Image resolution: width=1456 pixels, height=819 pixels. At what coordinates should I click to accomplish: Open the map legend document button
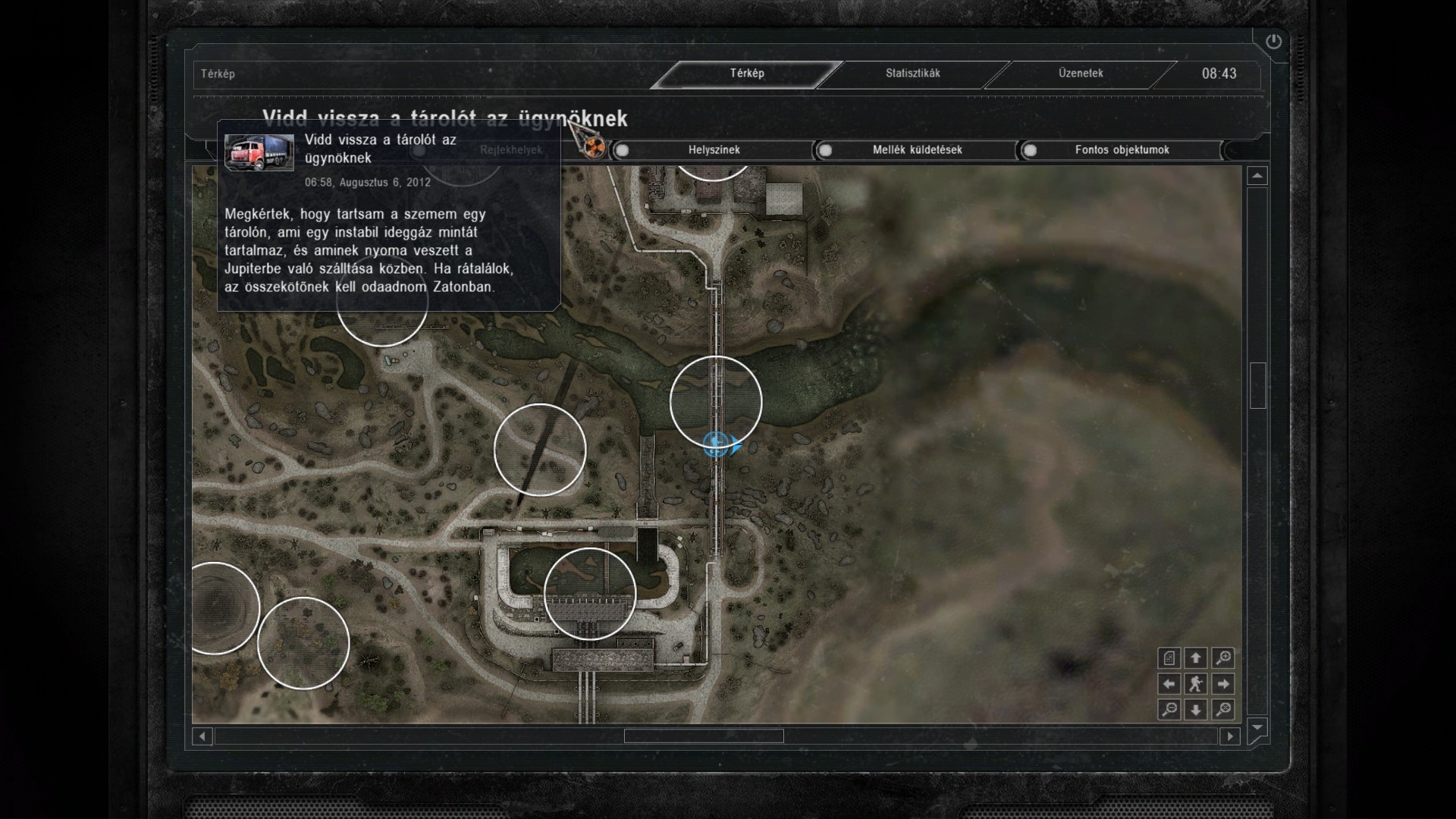pos(1169,657)
